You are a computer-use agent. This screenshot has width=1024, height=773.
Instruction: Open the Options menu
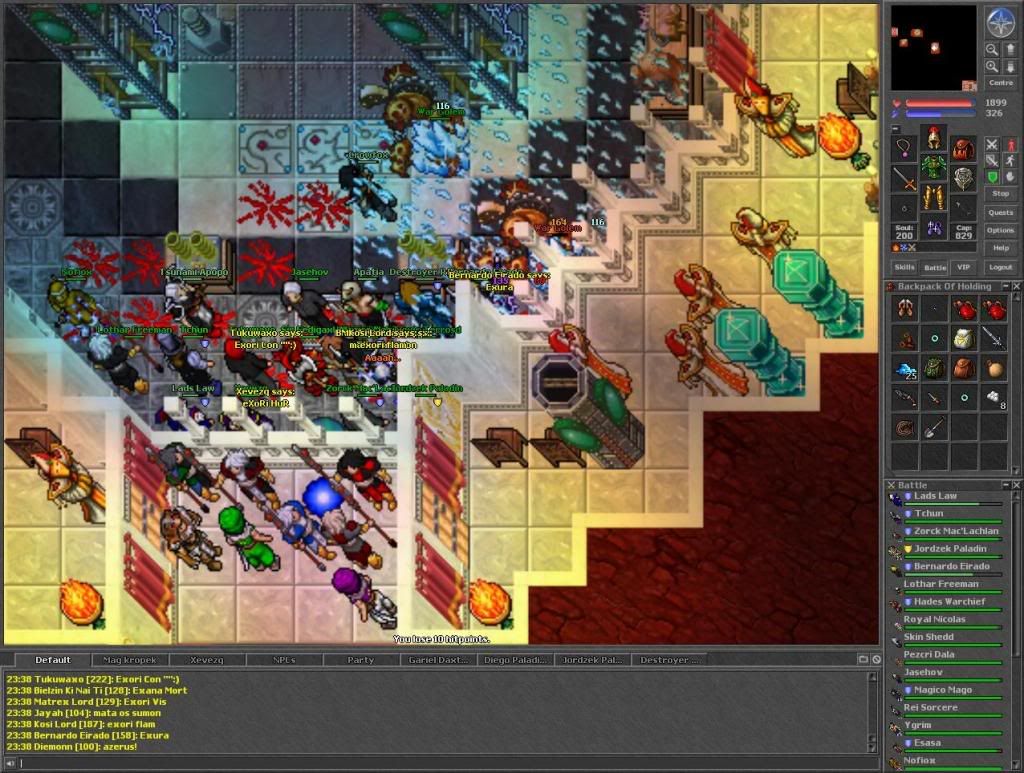1000,230
